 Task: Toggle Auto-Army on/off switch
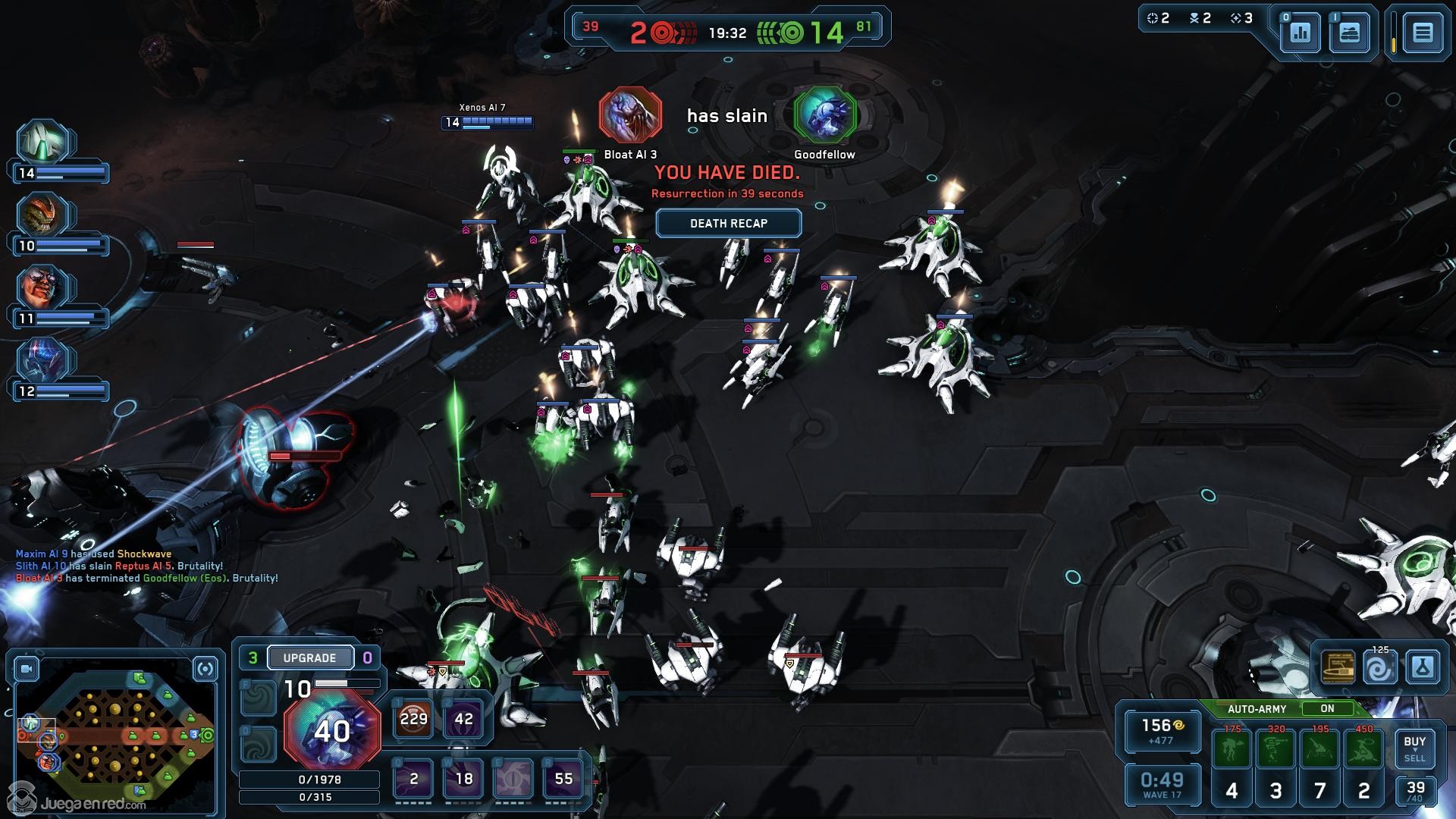pyautogui.click(x=1327, y=708)
